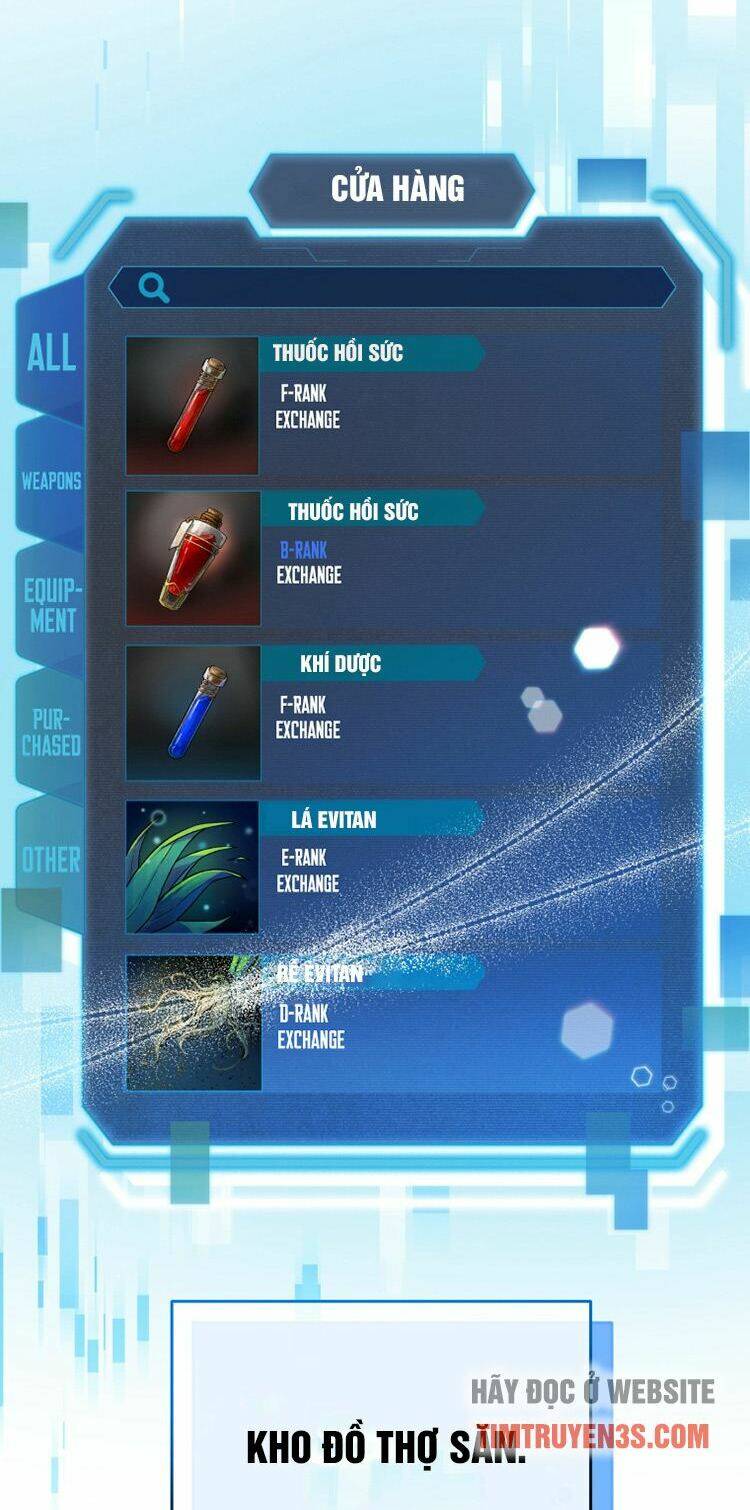Exchange the F-Rank Thuốc Hồi Sức

(308, 420)
